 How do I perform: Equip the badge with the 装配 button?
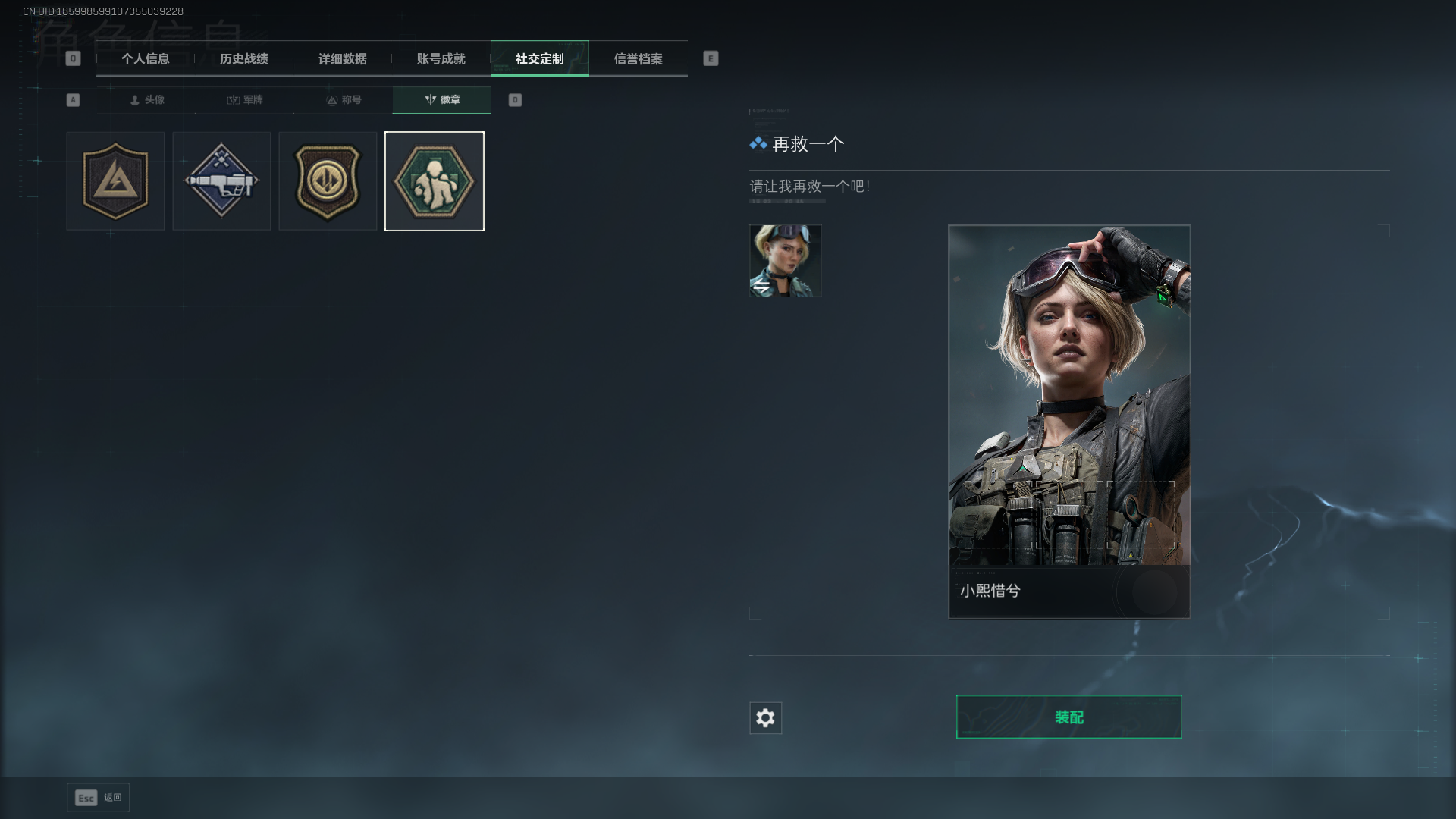click(1068, 717)
